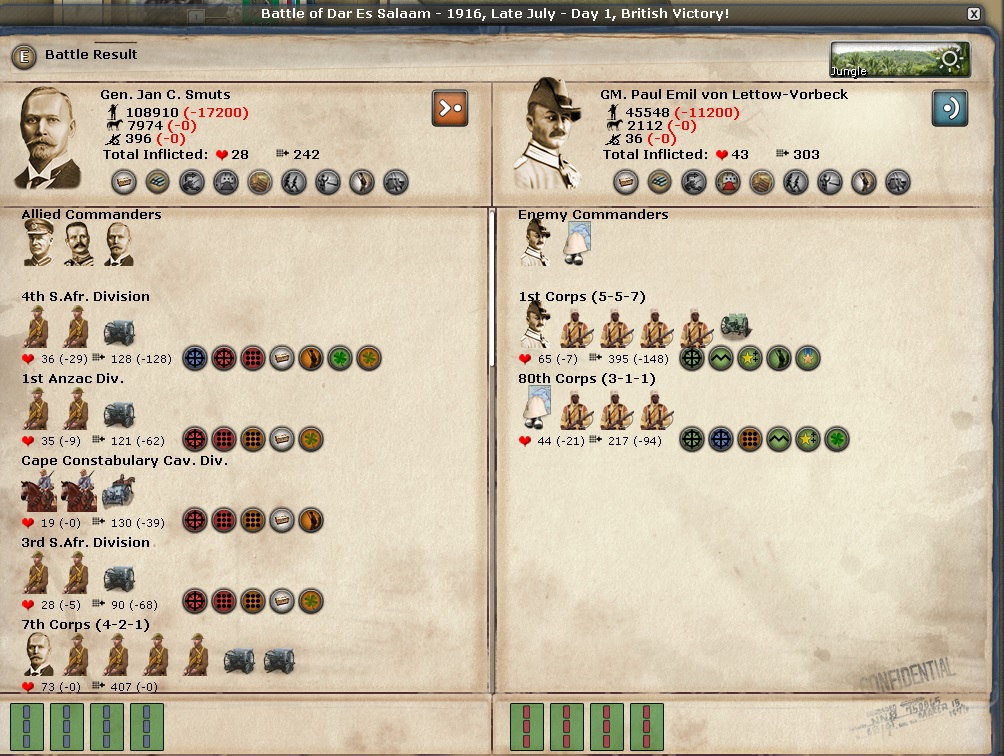Select the enemy 80th Corps row
Viewport: 1004px width, 756px height.
click(587, 379)
